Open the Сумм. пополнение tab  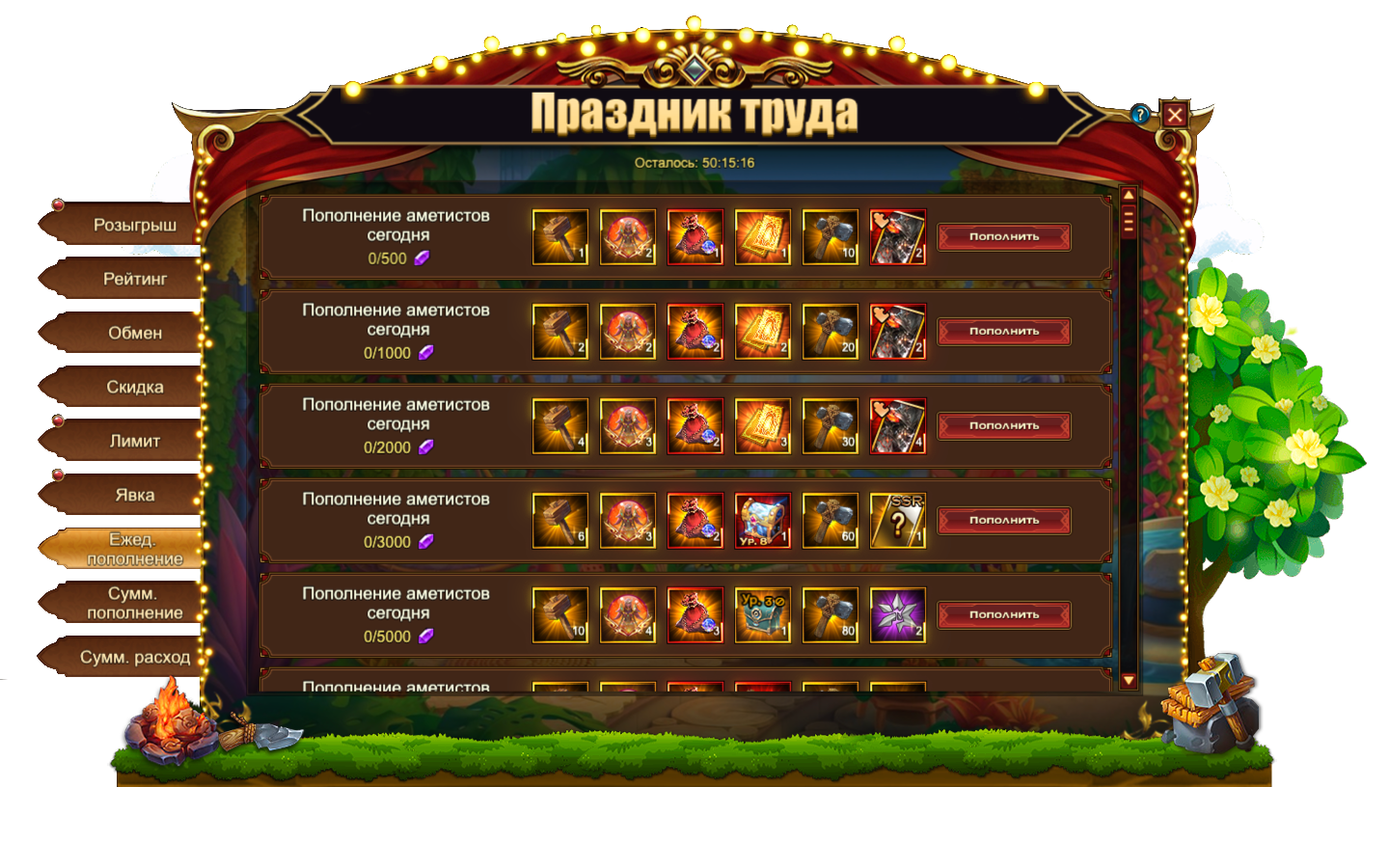134,604
